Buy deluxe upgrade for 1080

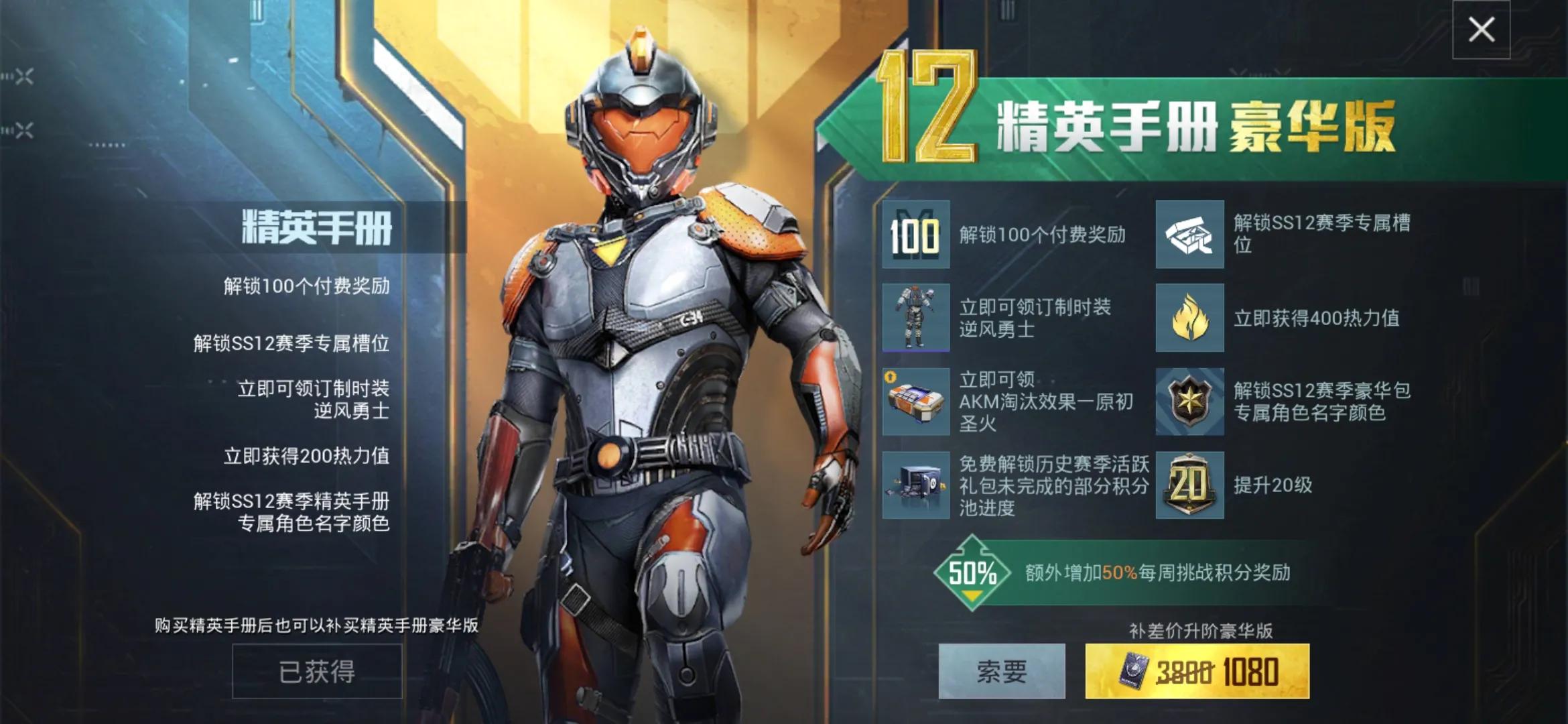[1197, 671]
